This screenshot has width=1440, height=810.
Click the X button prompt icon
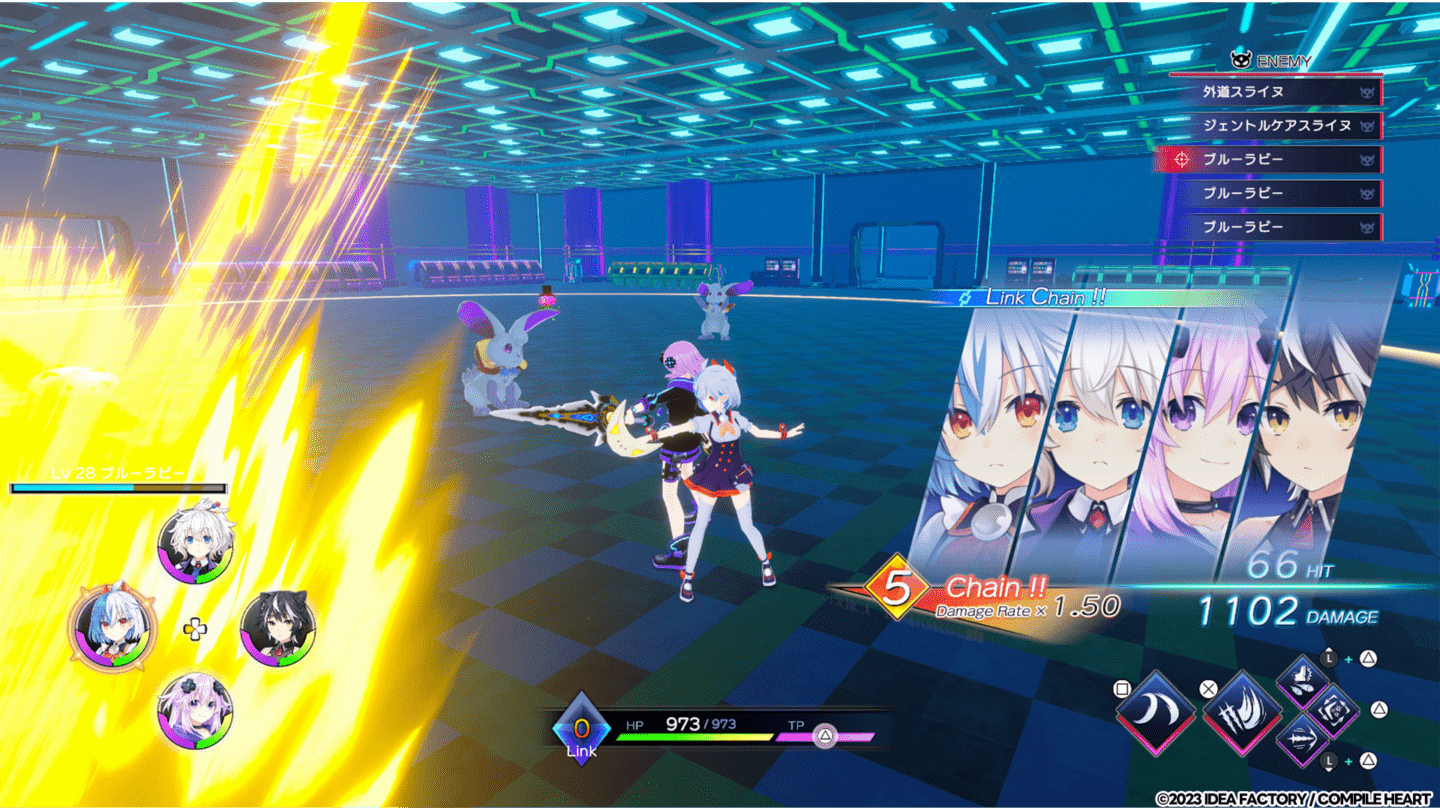1210,688
